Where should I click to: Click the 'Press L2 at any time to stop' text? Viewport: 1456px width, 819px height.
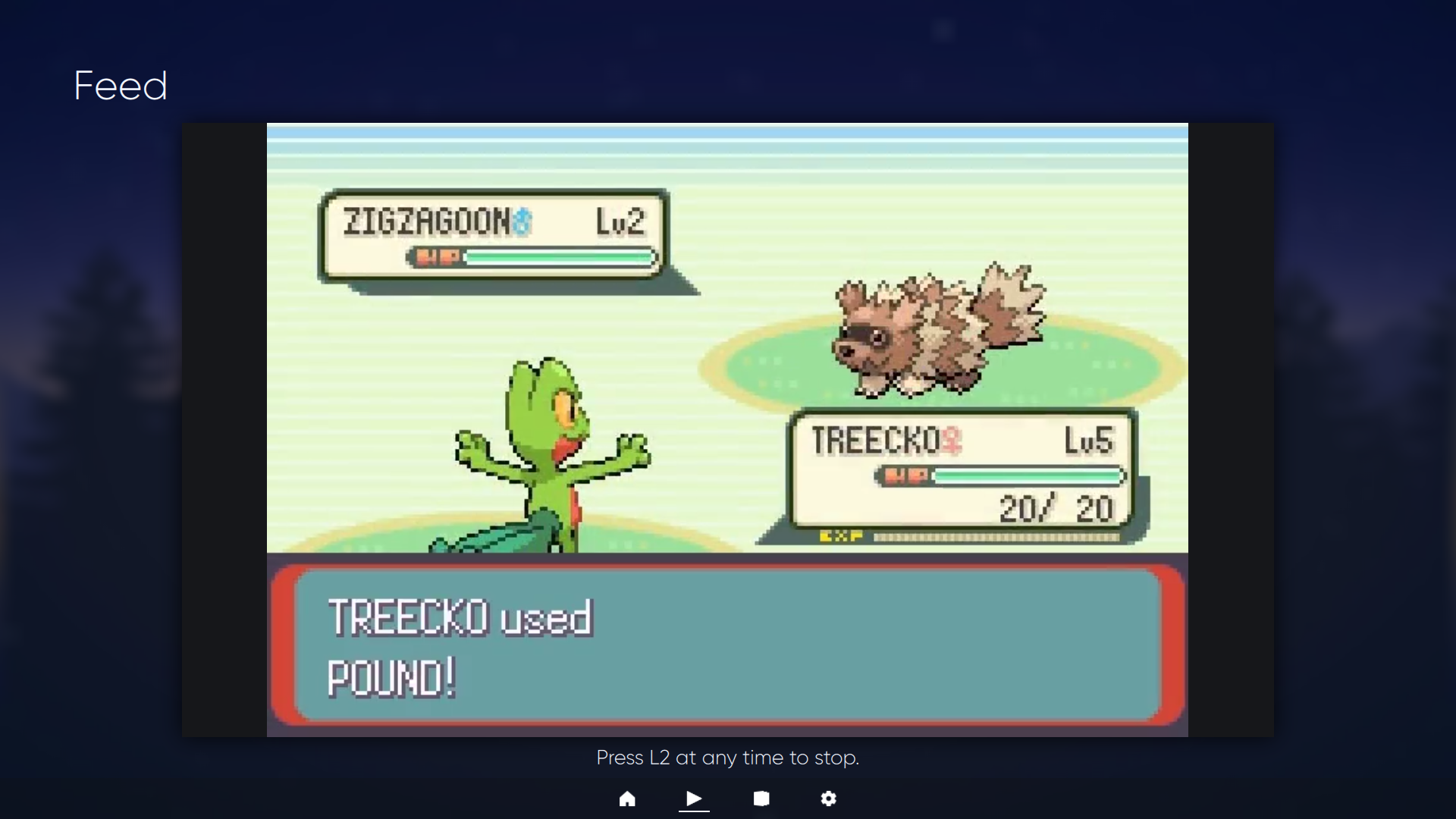[x=727, y=757]
